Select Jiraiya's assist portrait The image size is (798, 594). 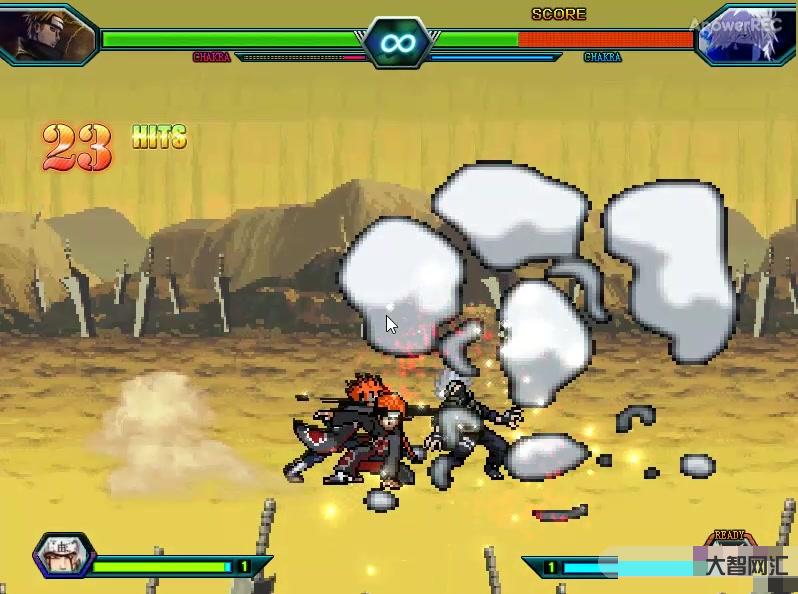tap(61, 556)
